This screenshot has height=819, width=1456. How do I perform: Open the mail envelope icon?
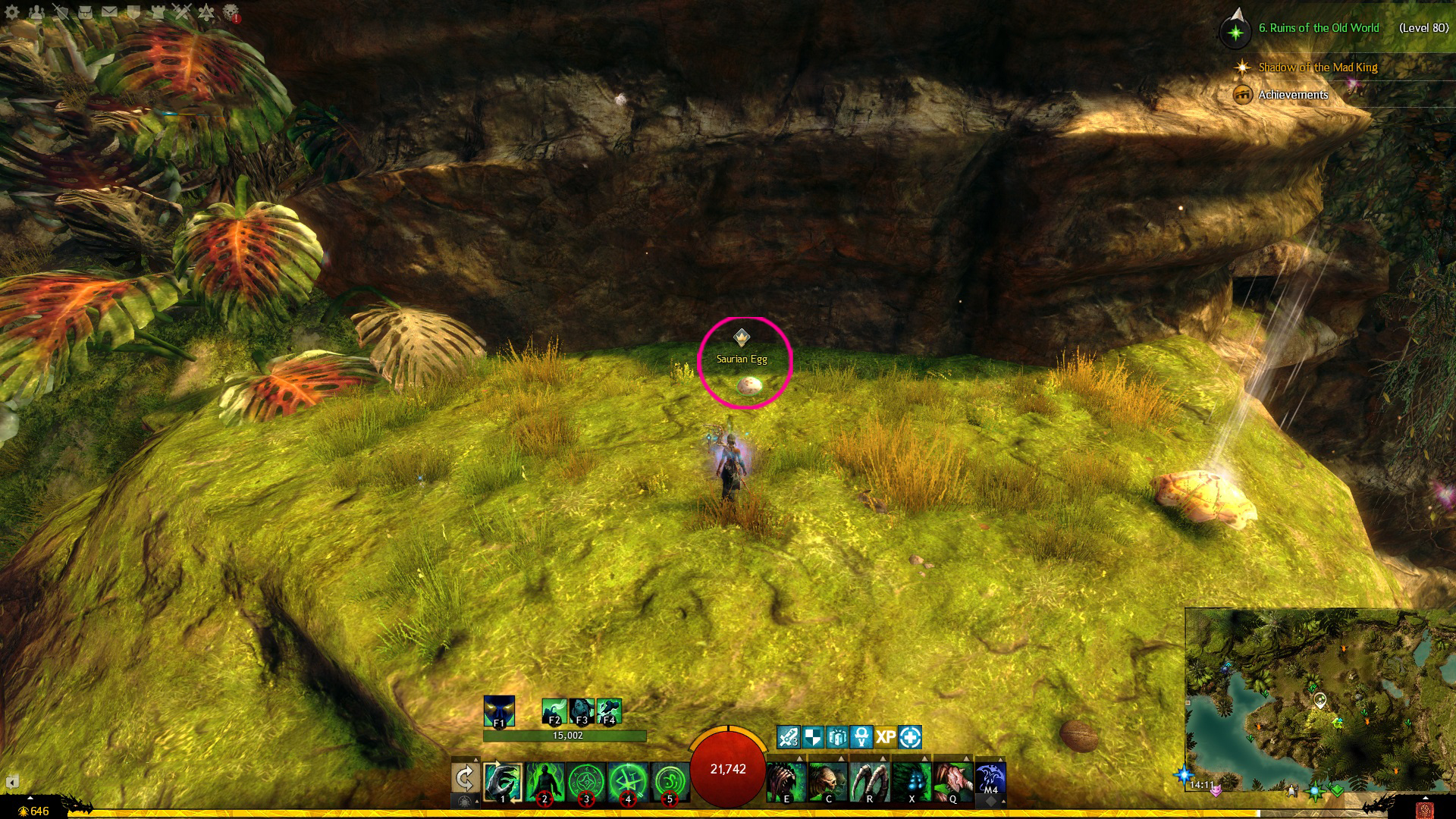[x=109, y=12]
